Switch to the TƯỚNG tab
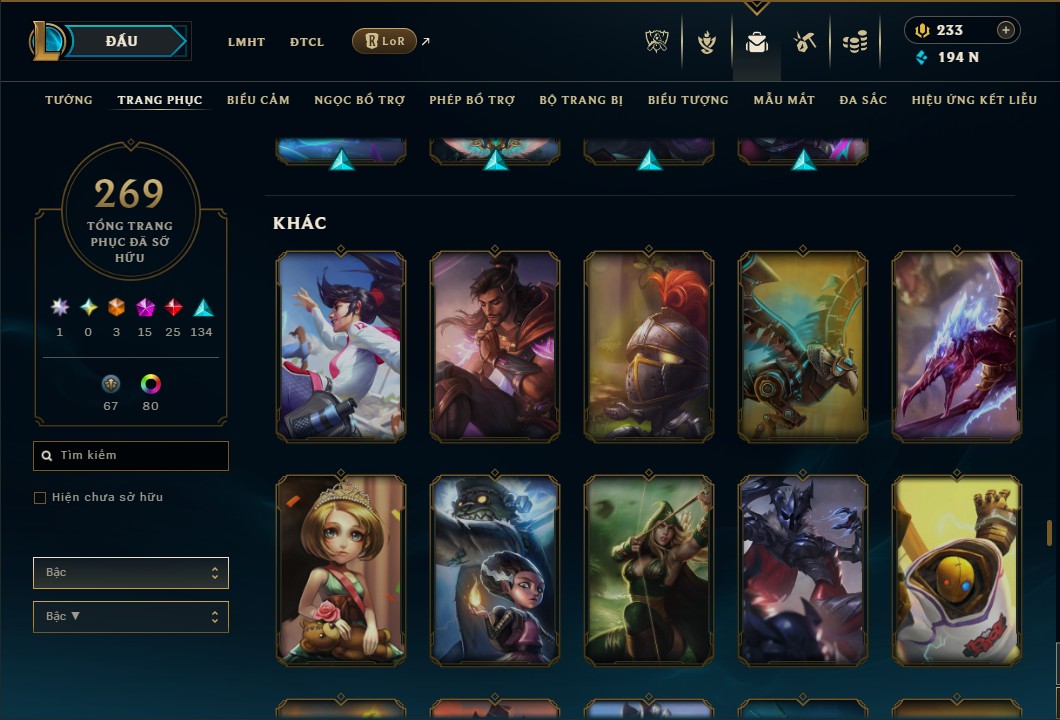The height and width of the screenshot is (720, 1060). (69, 100)
